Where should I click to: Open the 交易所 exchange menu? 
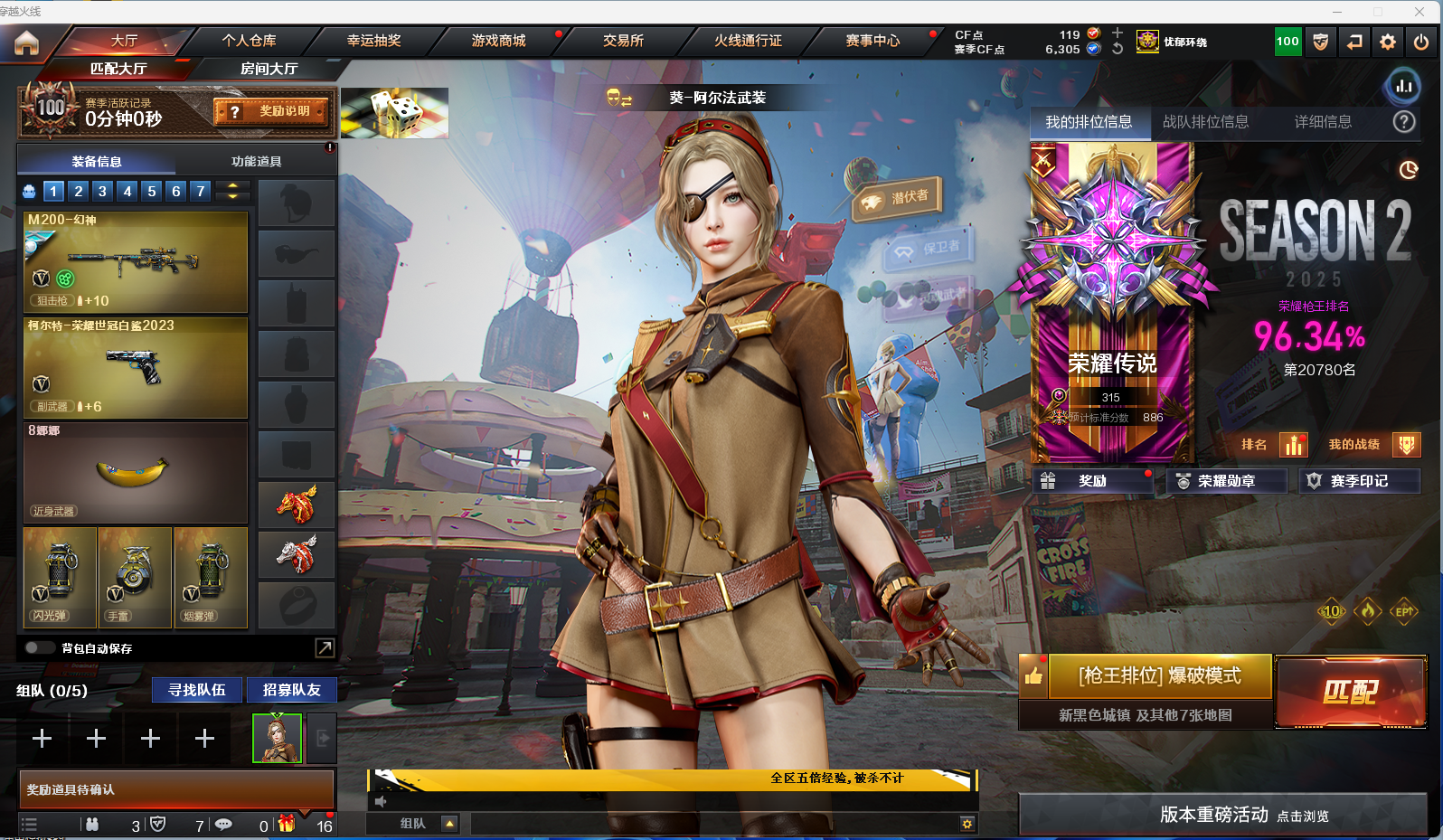coord(623,41)
